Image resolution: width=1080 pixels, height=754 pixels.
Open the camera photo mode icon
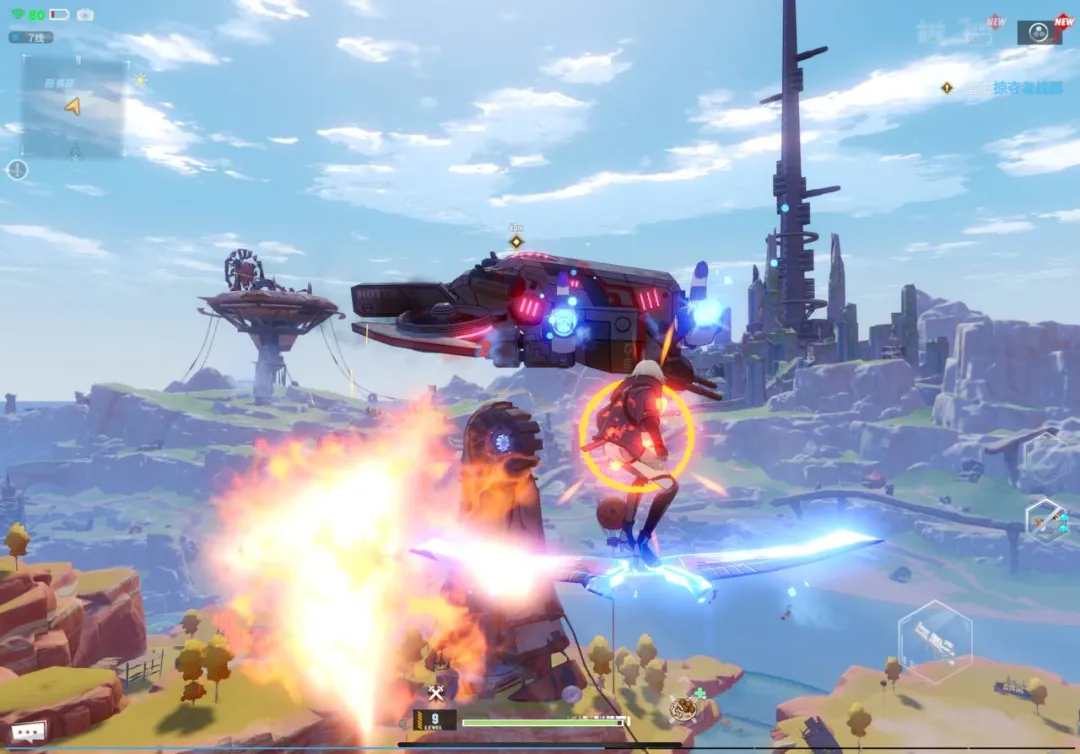(x=85, y=14)
